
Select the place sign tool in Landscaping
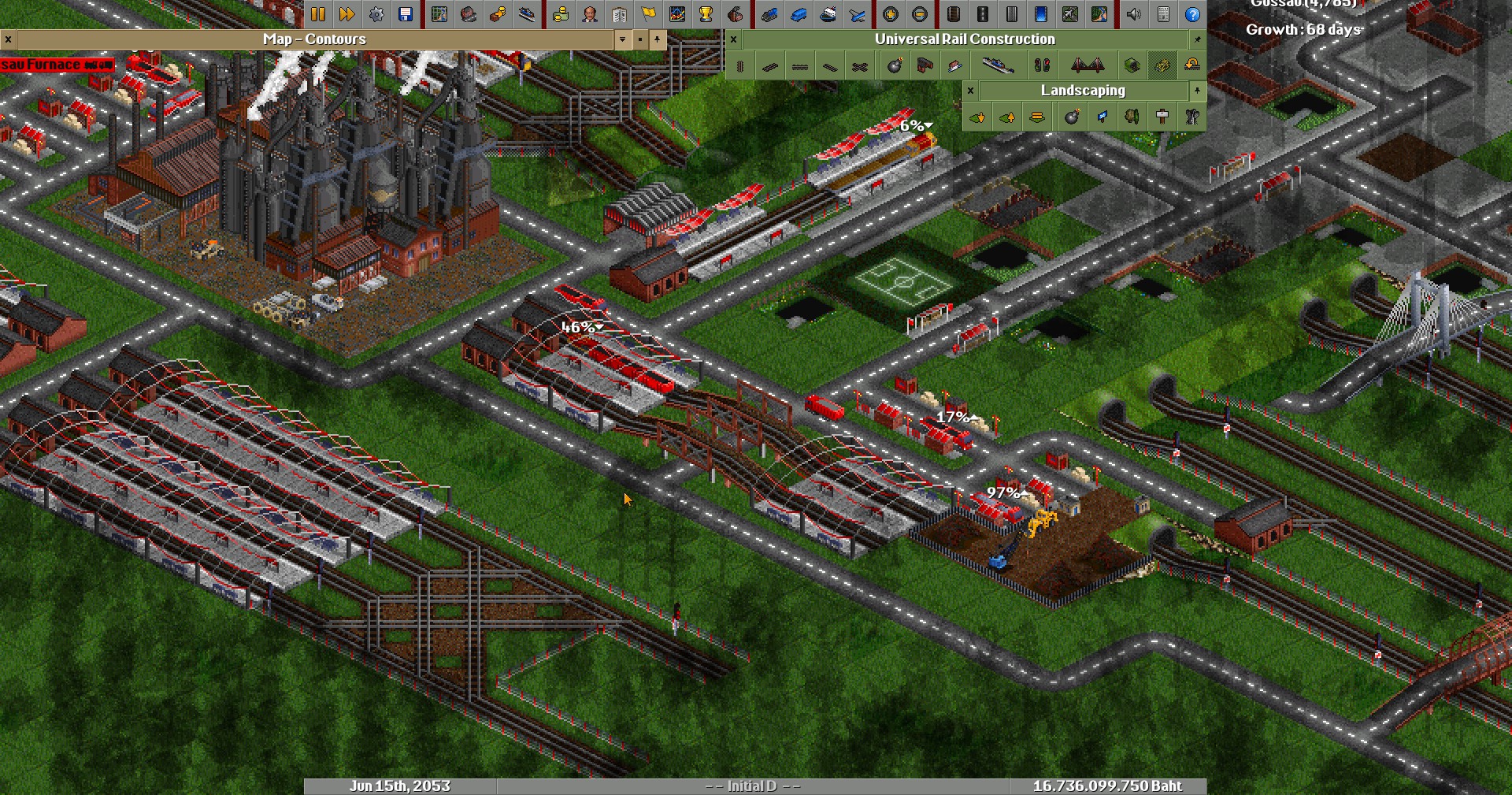1162,117
